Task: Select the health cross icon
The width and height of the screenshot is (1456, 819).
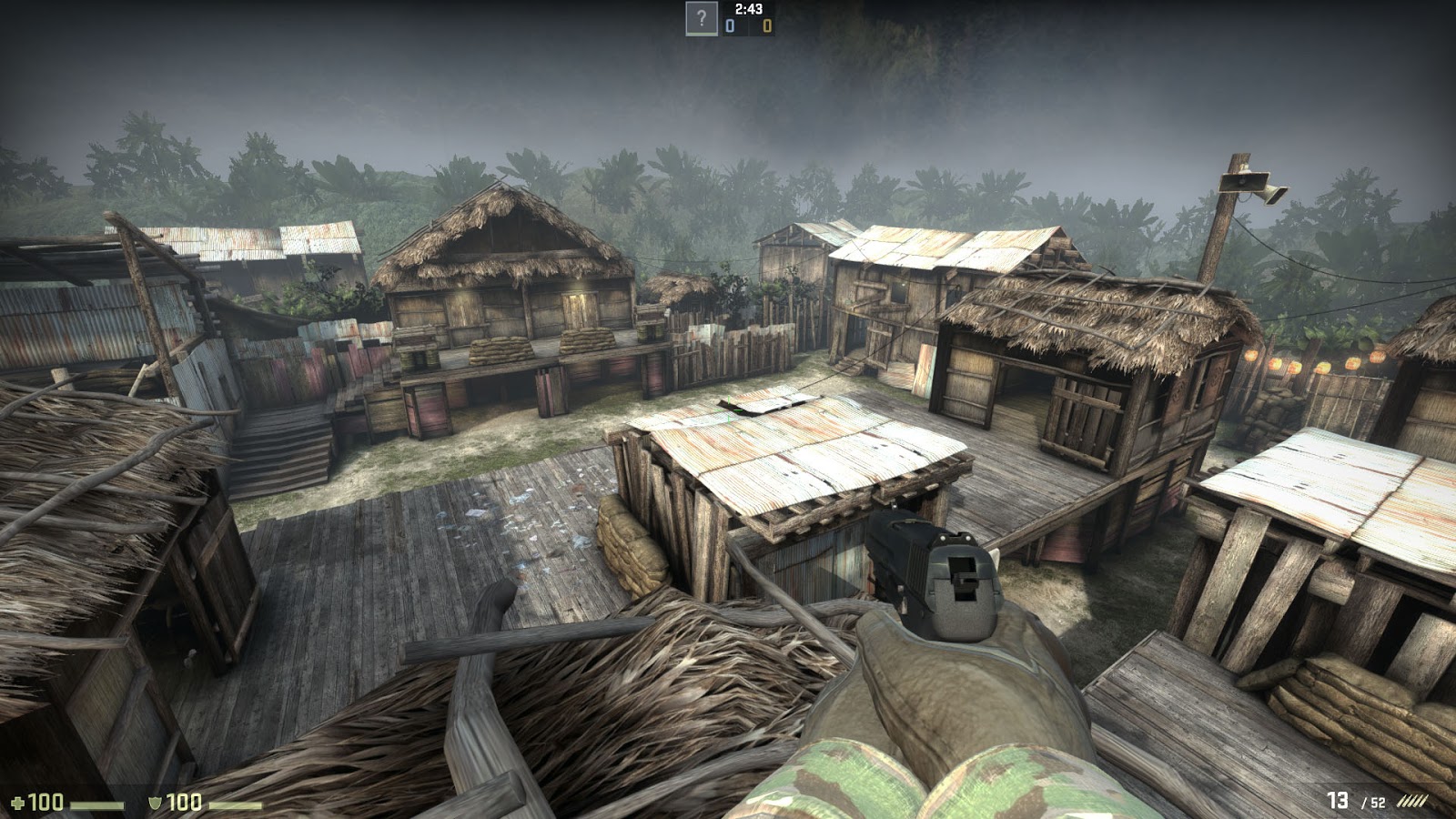Action: 18,804
